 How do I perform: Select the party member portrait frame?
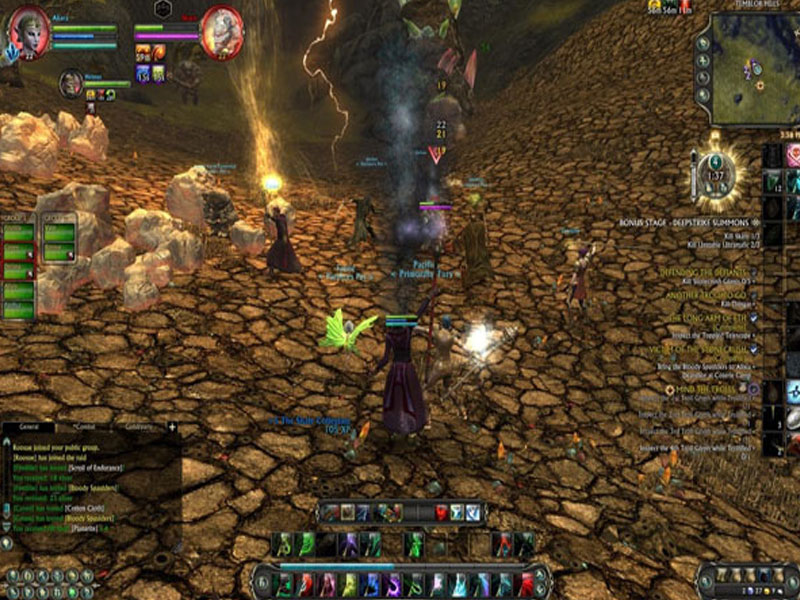[x=71, y=83]
